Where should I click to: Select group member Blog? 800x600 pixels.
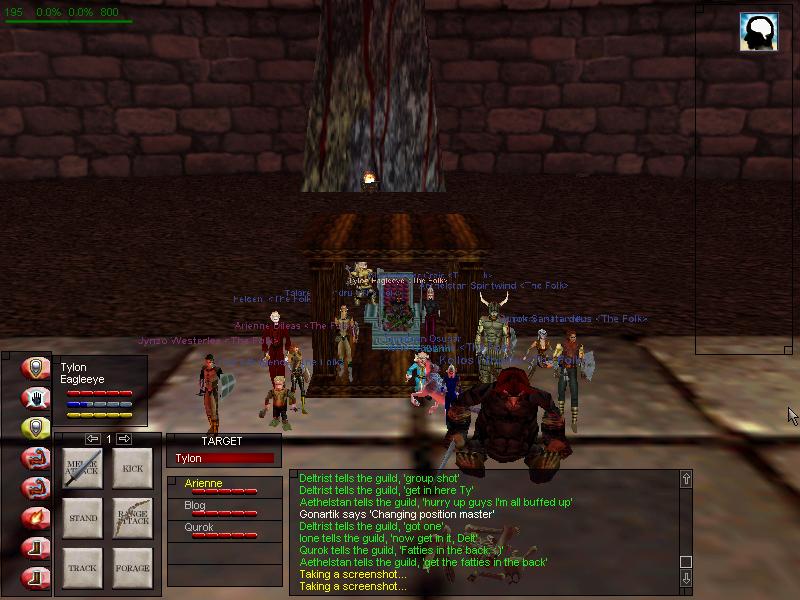(x=224, y=509)
